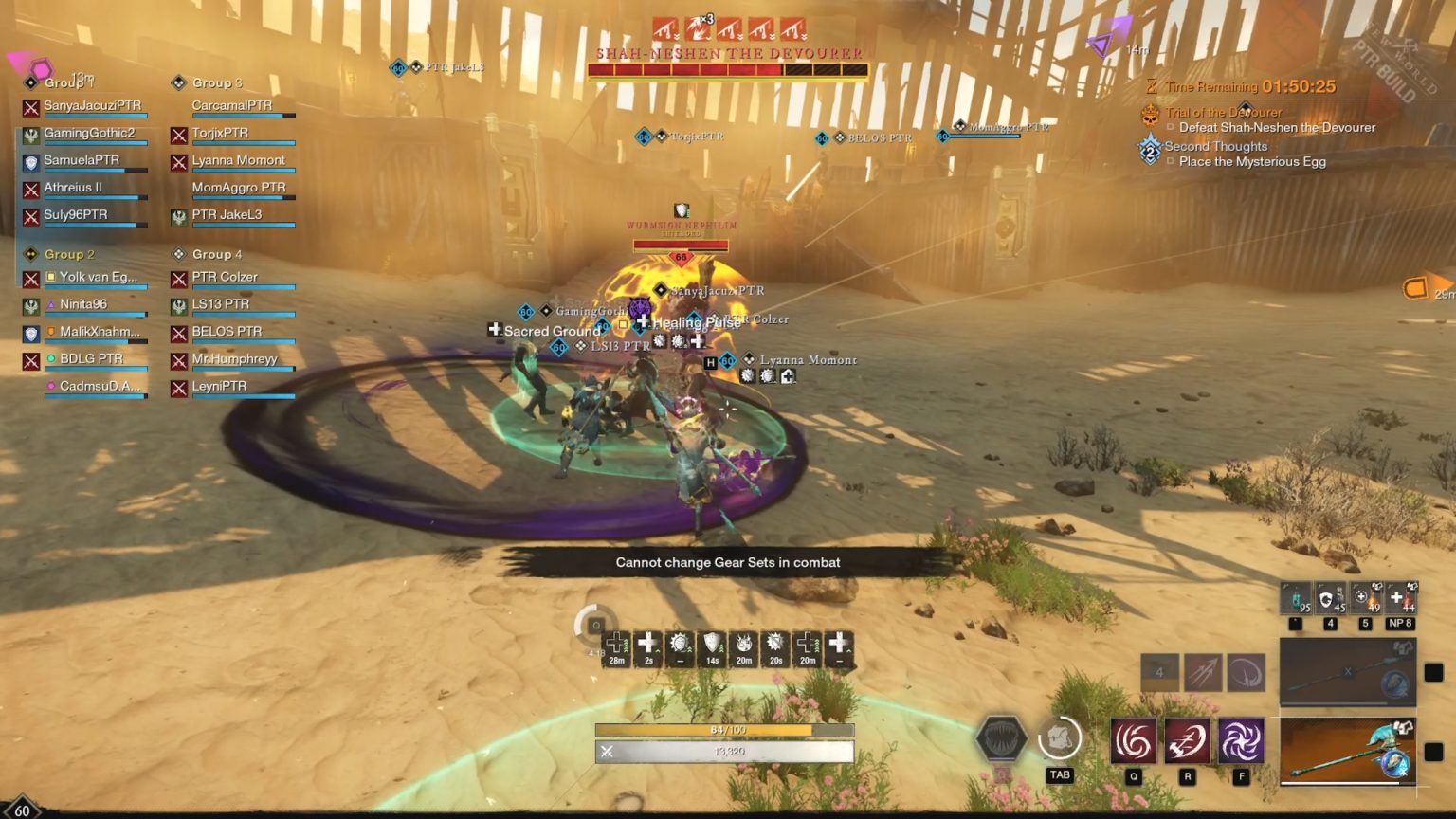Open the backpack inventory icon near TAB

pos(1059,739)
